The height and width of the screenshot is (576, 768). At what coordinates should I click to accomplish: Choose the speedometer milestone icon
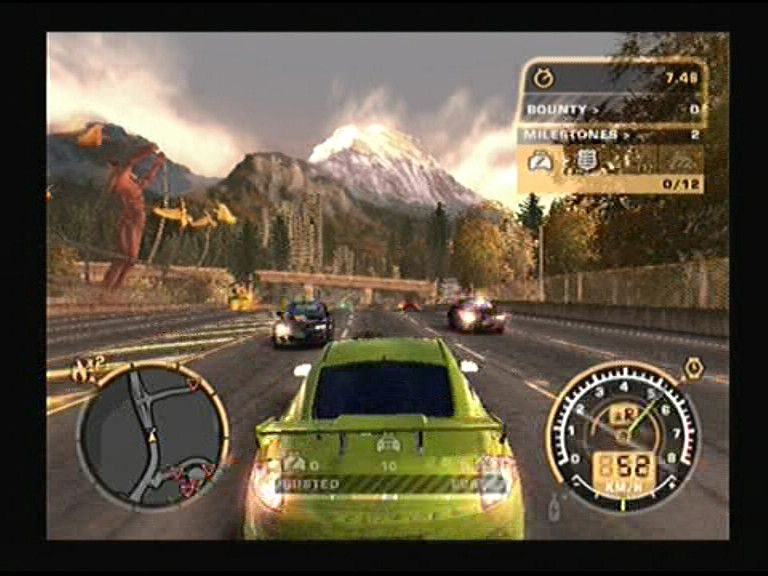tap(541, 160)
